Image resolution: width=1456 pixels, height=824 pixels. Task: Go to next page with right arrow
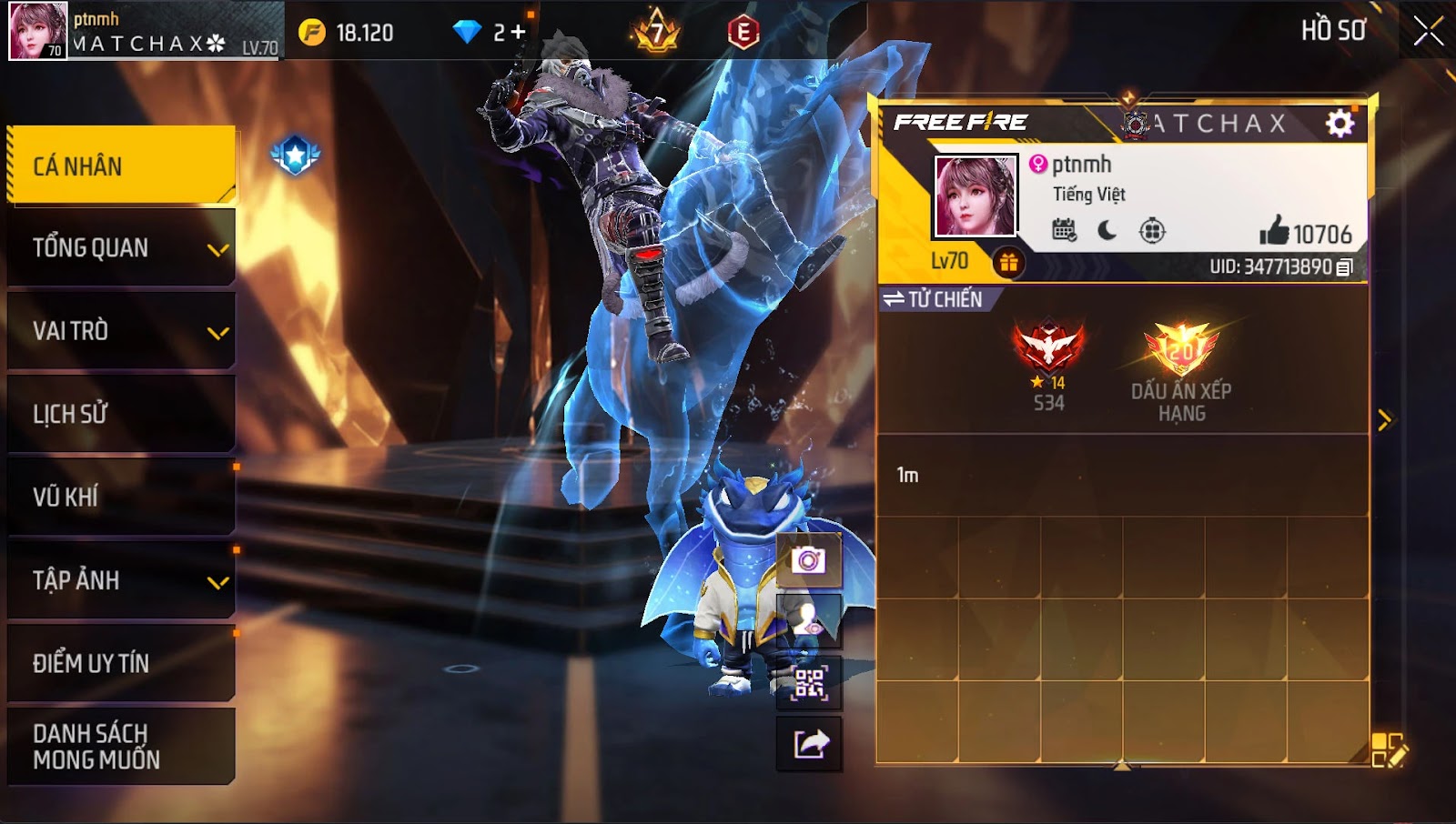(1384, 419)
